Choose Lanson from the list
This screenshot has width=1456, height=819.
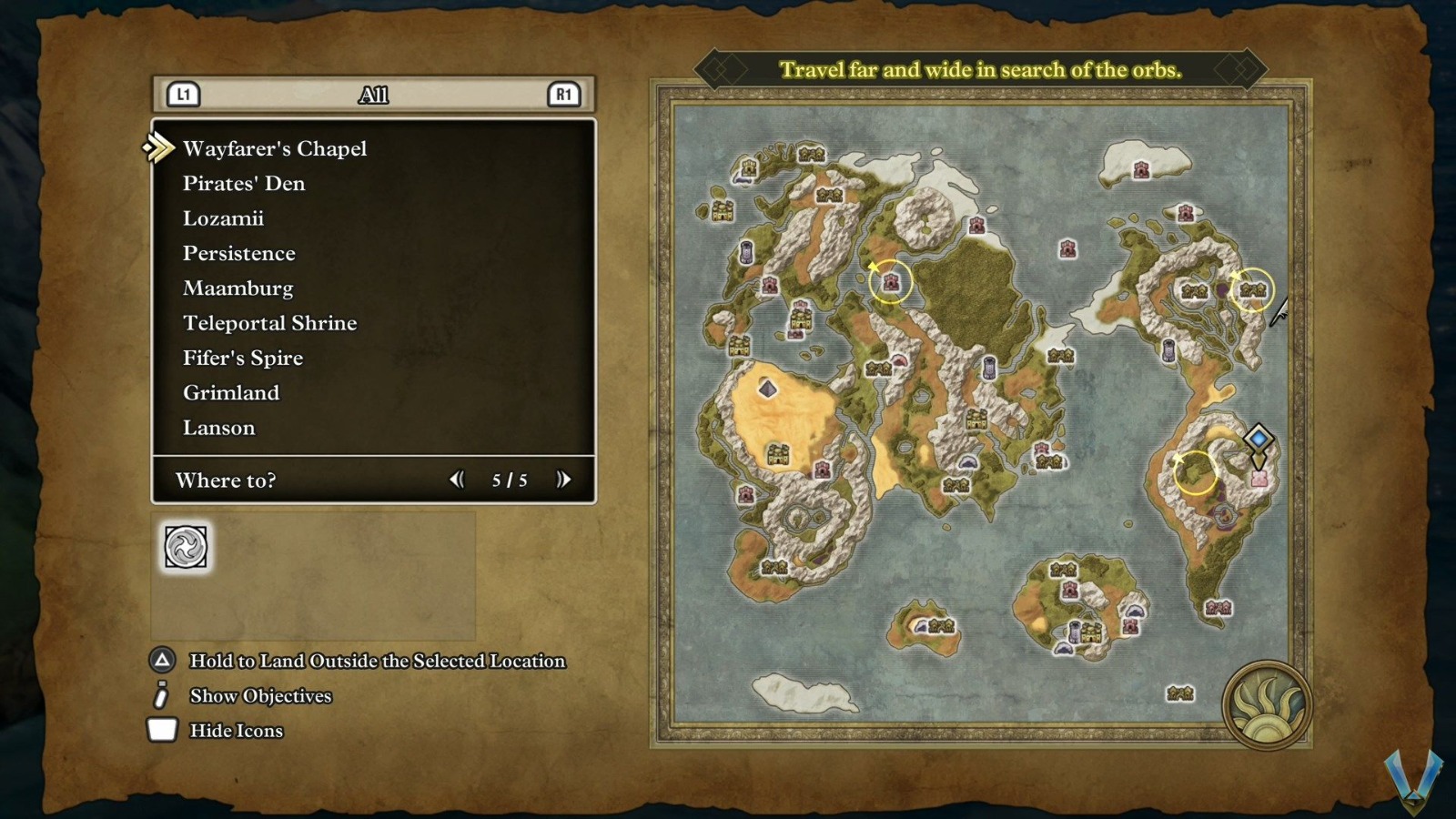click(x=218, y=428)
